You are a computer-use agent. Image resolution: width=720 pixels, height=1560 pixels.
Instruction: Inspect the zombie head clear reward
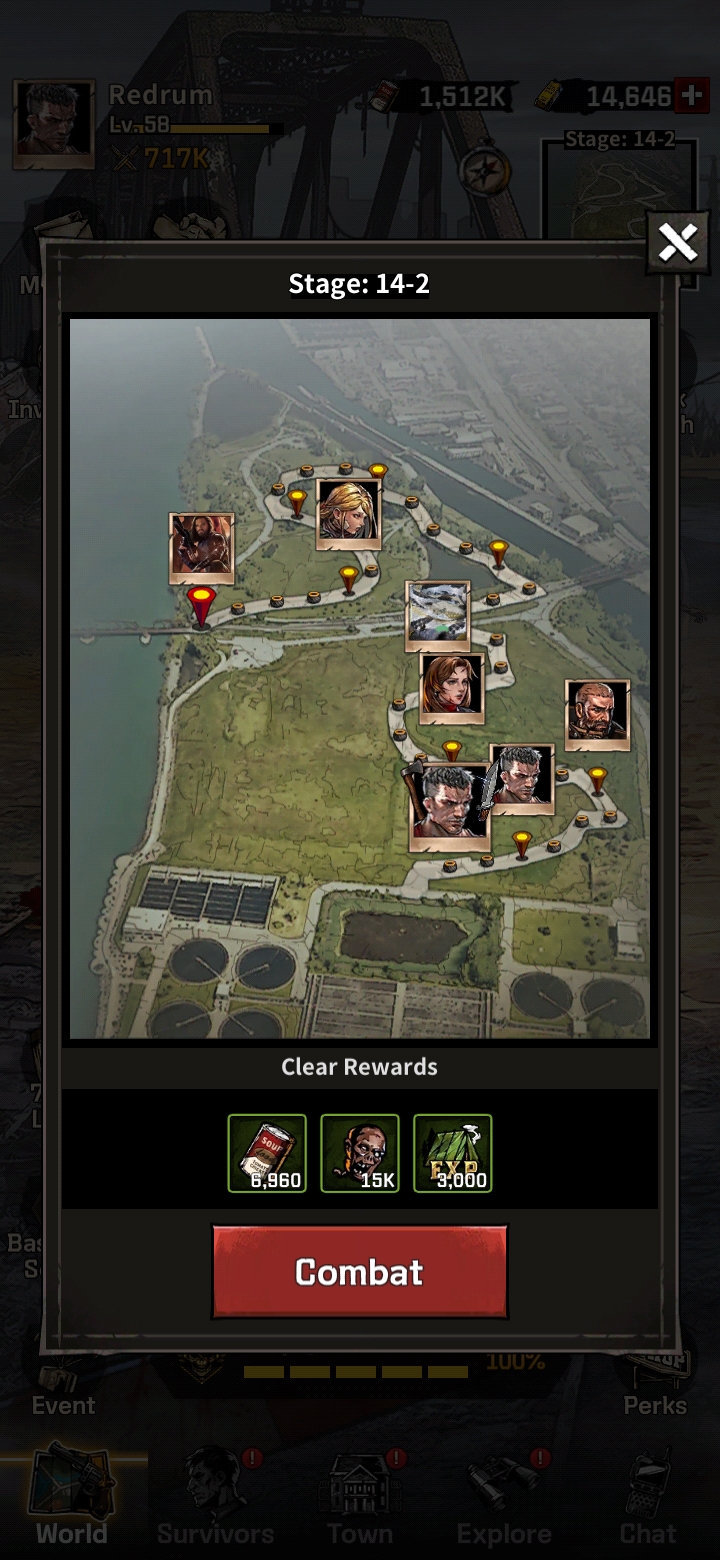(x=360, y=1153)
